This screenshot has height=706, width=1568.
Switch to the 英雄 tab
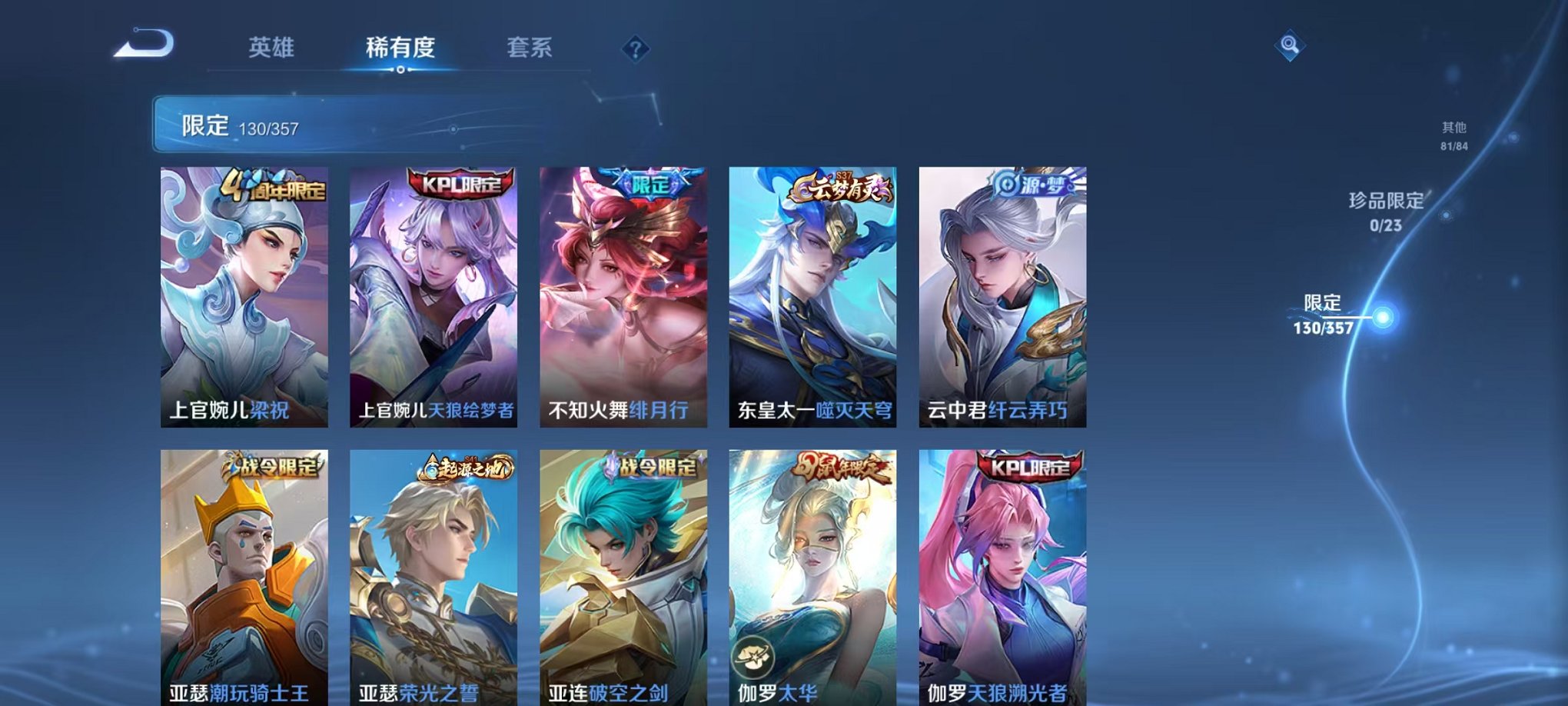click(274, 48)
